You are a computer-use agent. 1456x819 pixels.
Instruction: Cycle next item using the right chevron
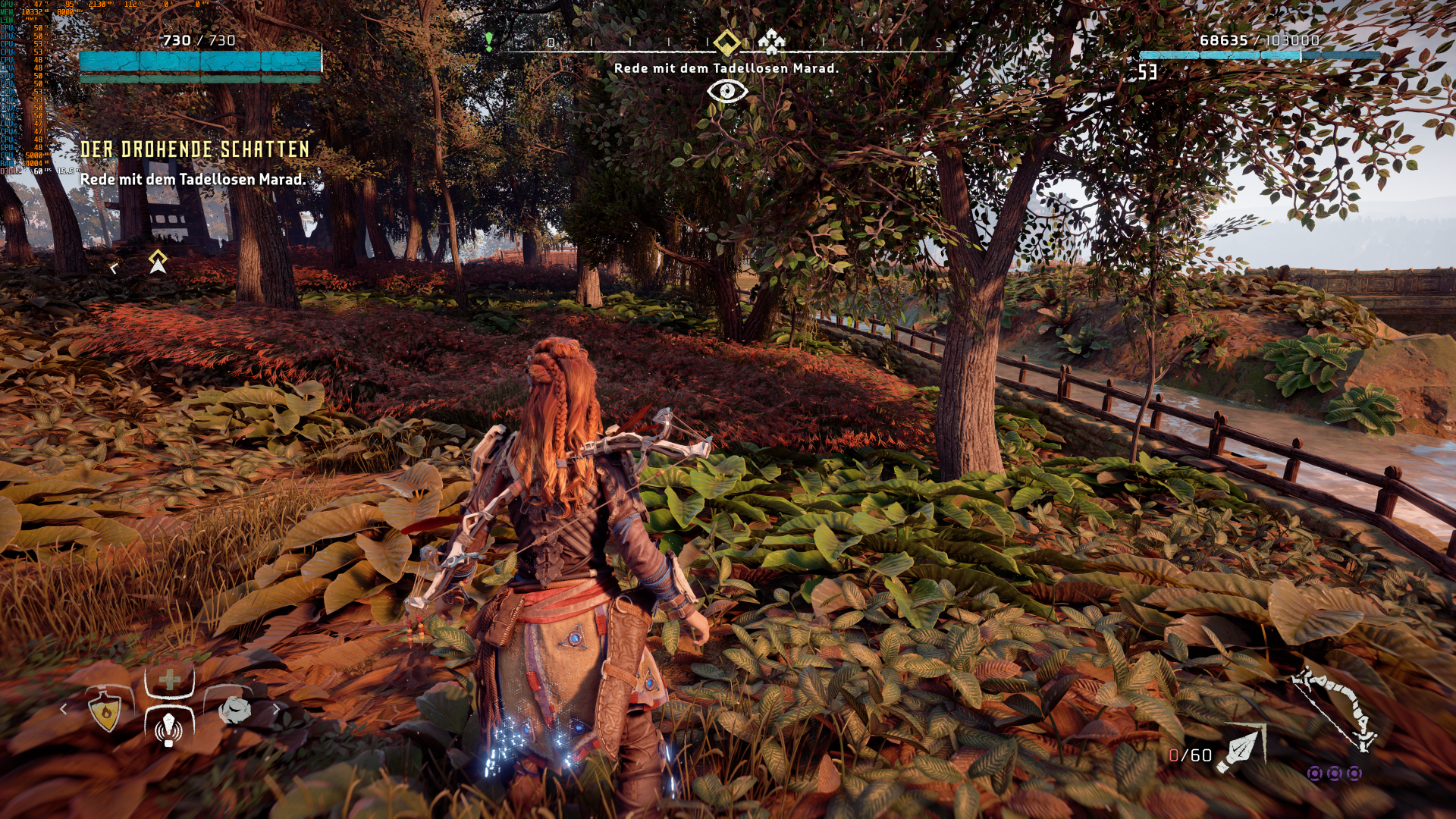[277, 709]
